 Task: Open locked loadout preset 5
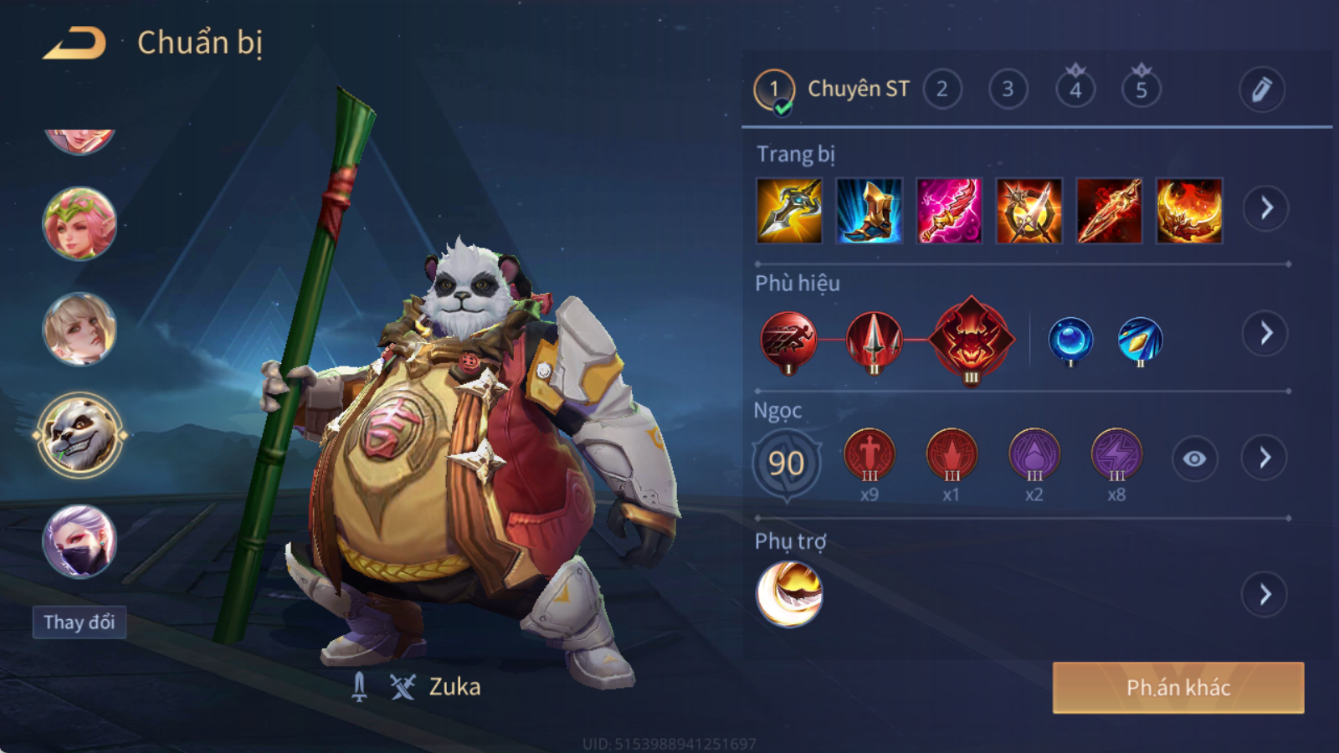(1141, 88)
